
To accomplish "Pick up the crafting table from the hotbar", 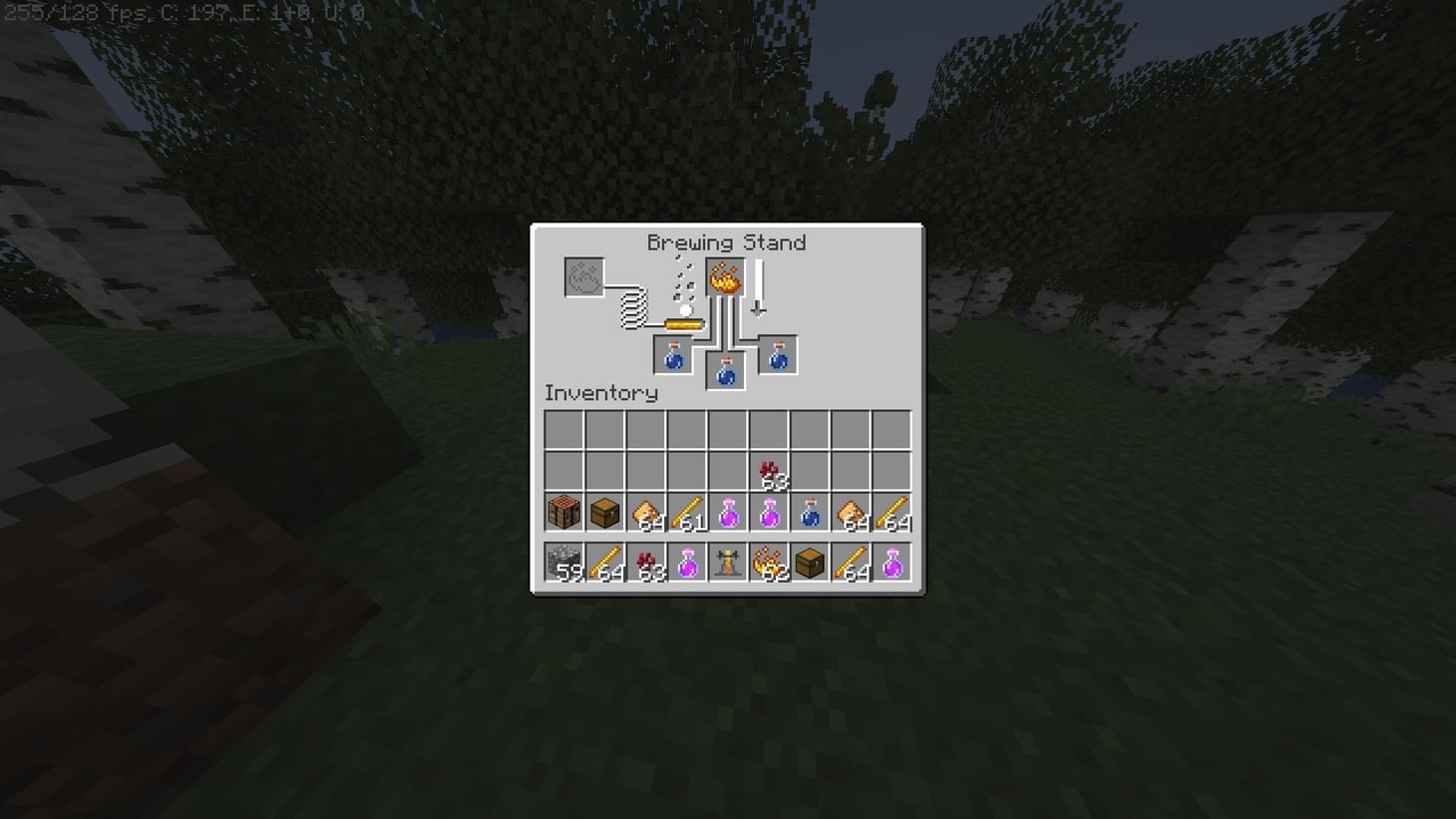I will coord(565,512).
